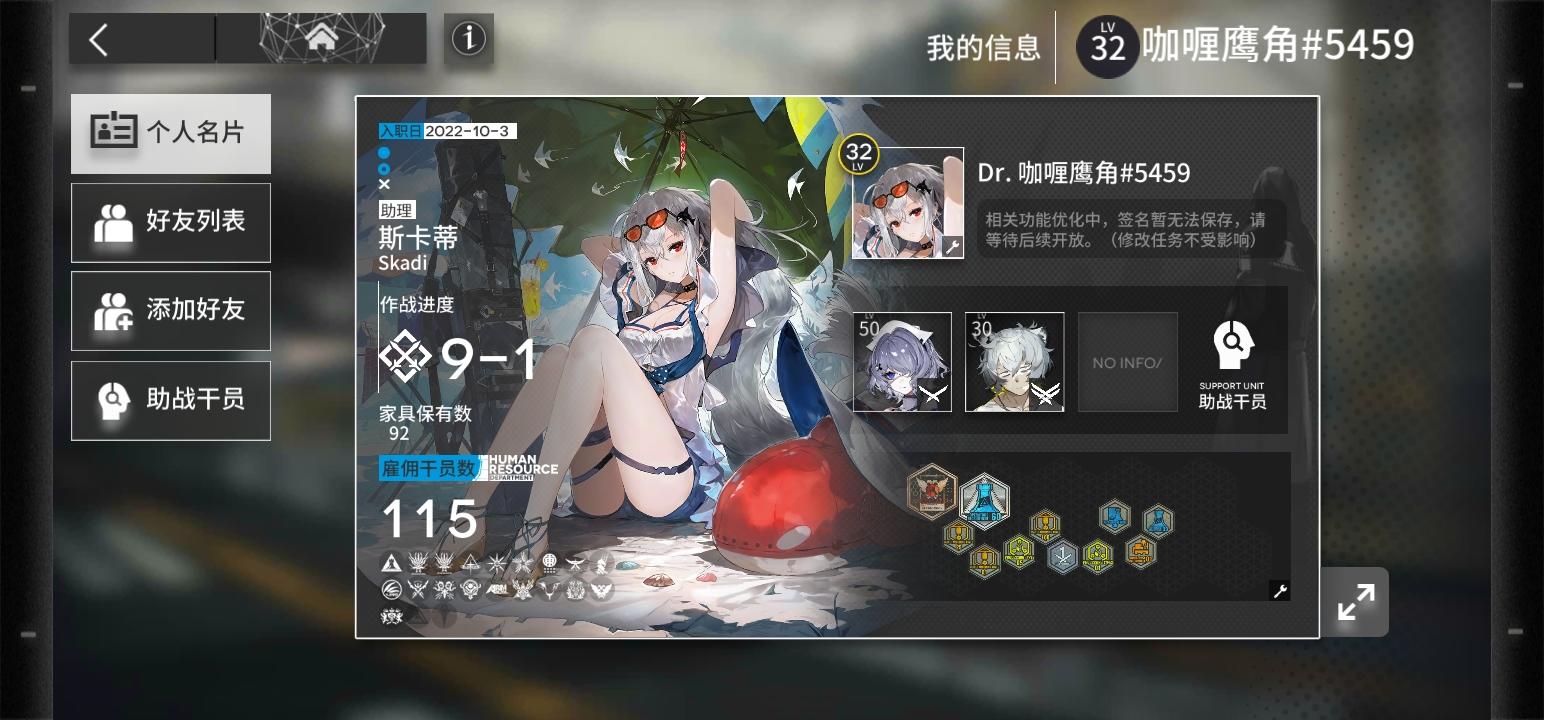Click the crowned crest below the faction rows
This screenshot has height=720, width=1544.
coord(392,618)
